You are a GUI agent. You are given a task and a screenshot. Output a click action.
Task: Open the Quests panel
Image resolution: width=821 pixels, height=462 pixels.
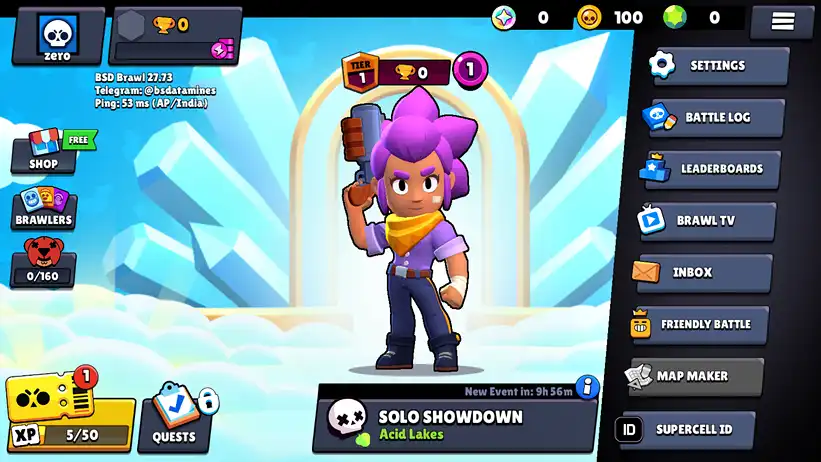pos(174,418)
